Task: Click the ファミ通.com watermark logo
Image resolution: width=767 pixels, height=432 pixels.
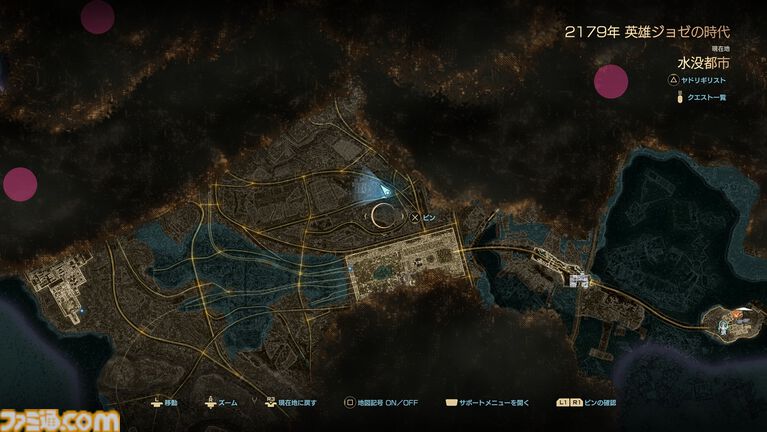Action: 60,420
